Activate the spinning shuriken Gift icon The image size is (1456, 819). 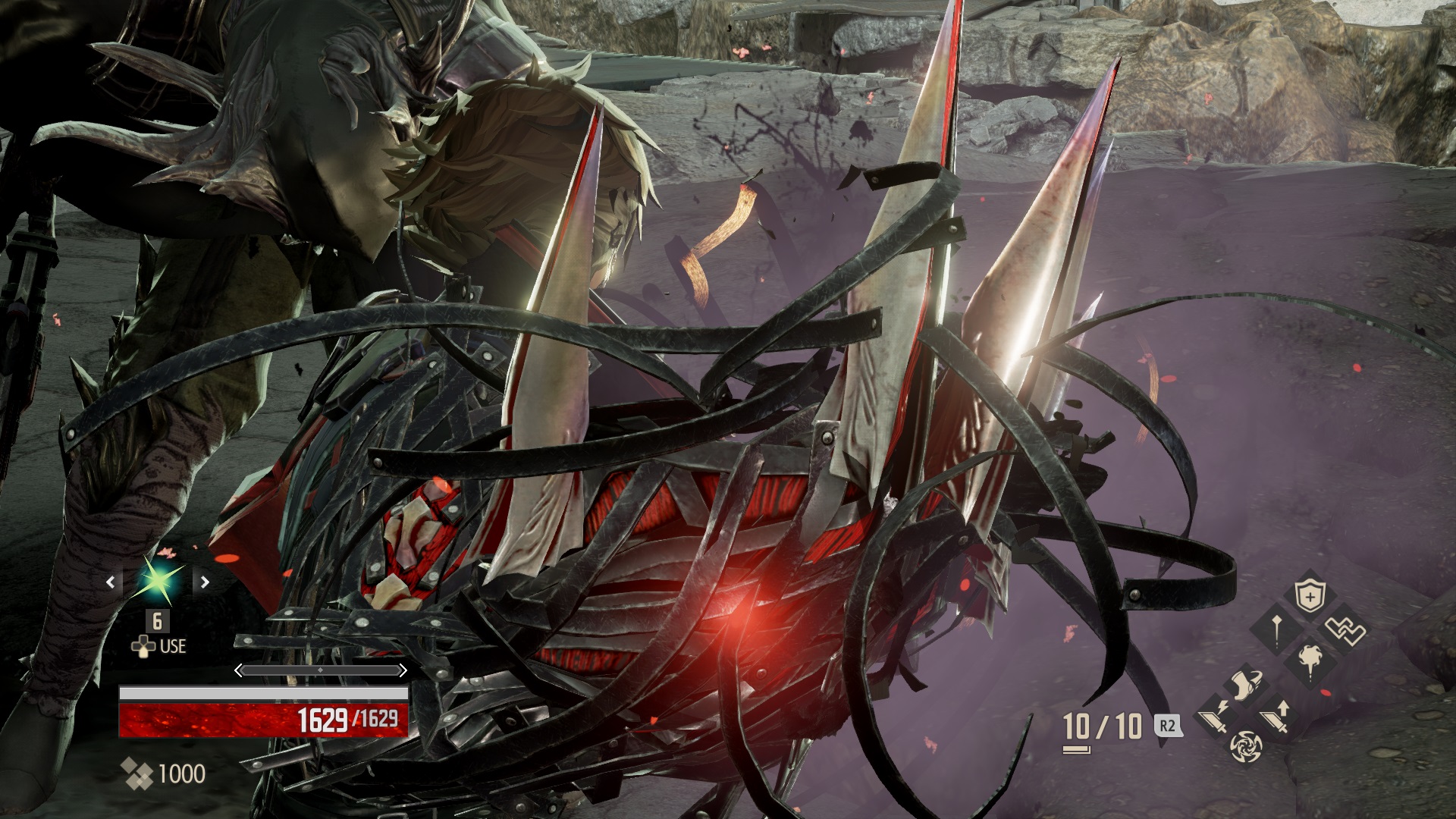(x=1247, y=748)
